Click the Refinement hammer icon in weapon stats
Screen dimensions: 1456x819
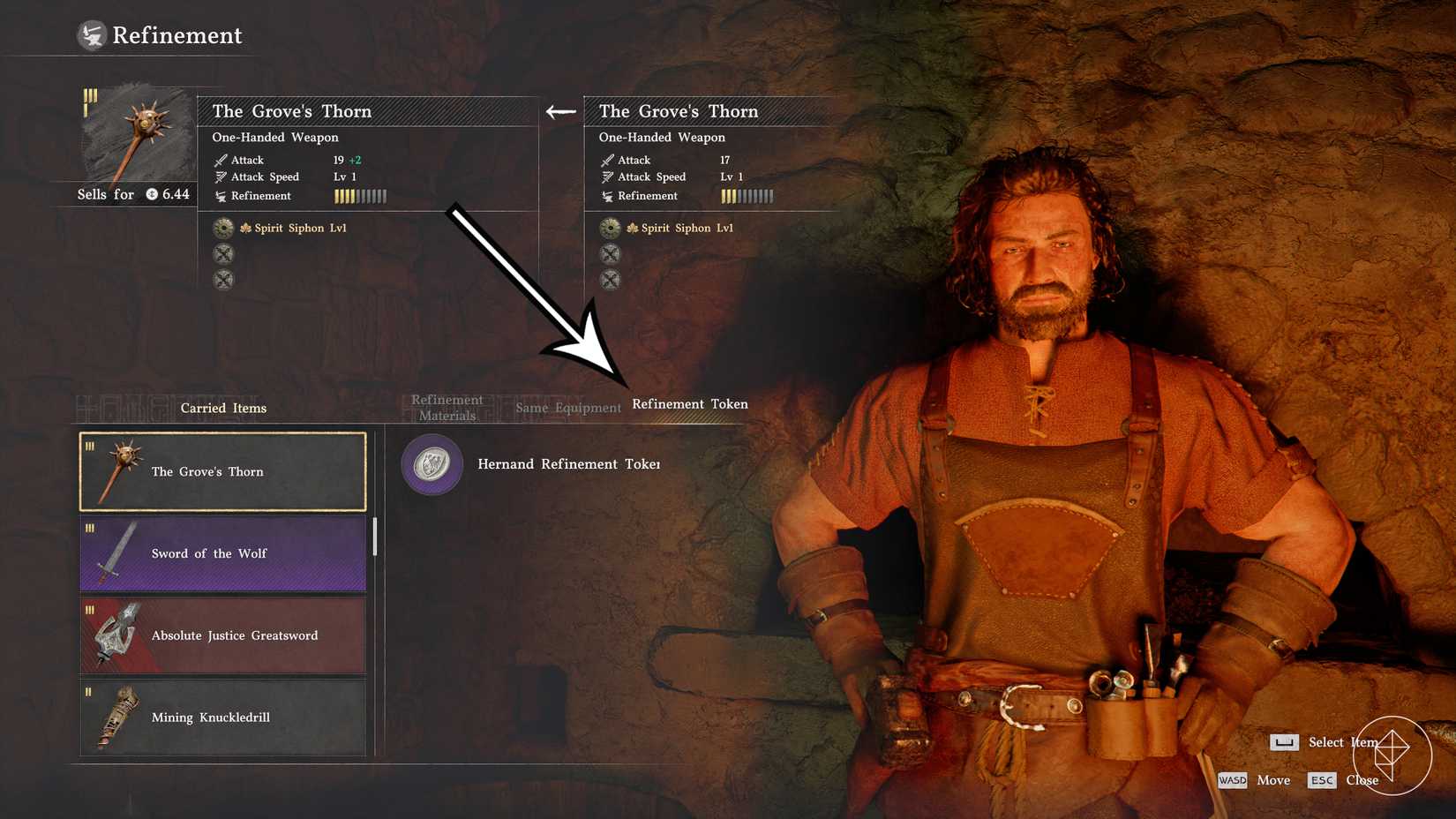point(220,196)
